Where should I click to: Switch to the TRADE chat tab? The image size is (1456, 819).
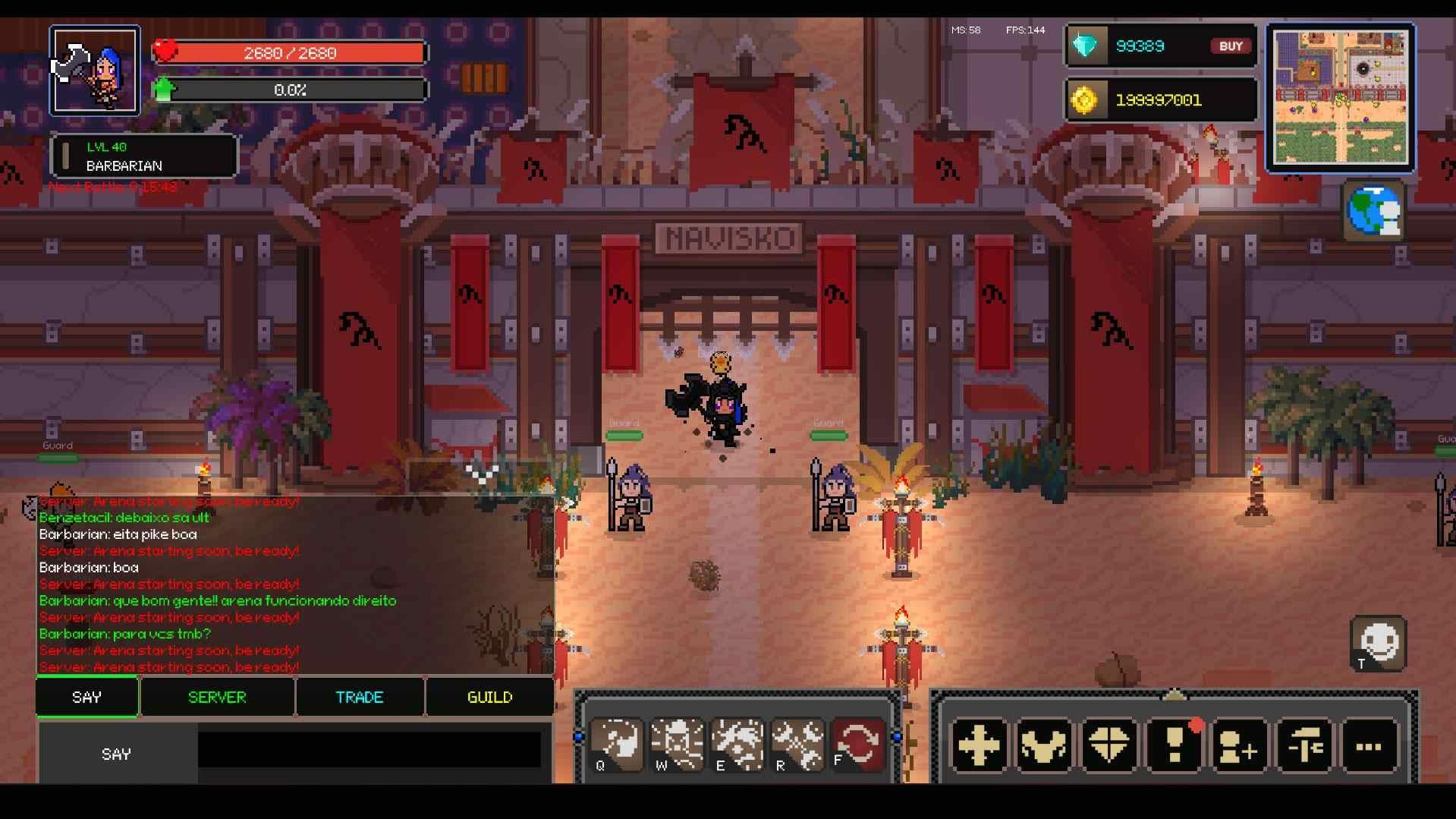tap(360, 697)
